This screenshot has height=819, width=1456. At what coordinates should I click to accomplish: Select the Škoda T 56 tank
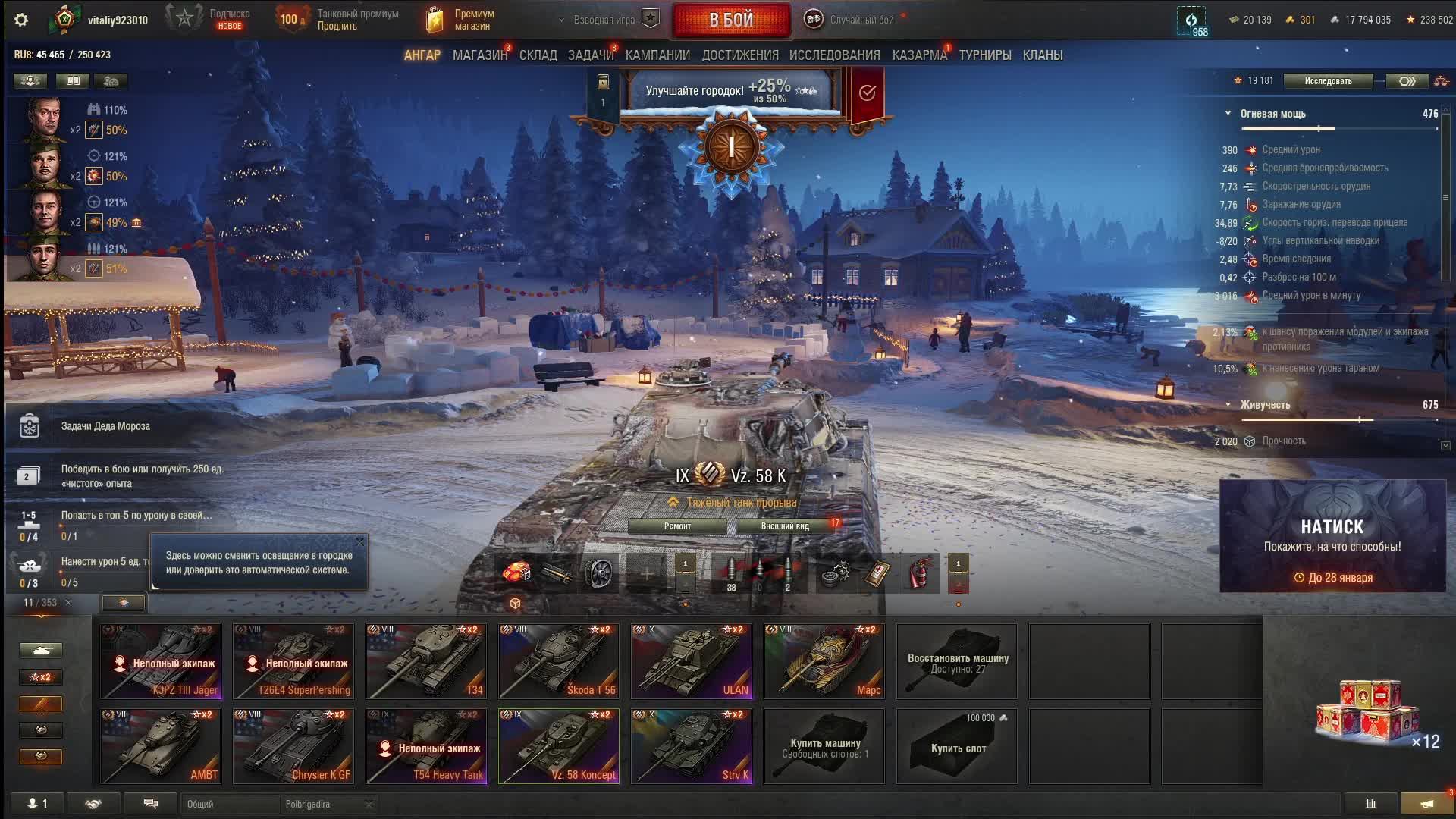(559, 661)
